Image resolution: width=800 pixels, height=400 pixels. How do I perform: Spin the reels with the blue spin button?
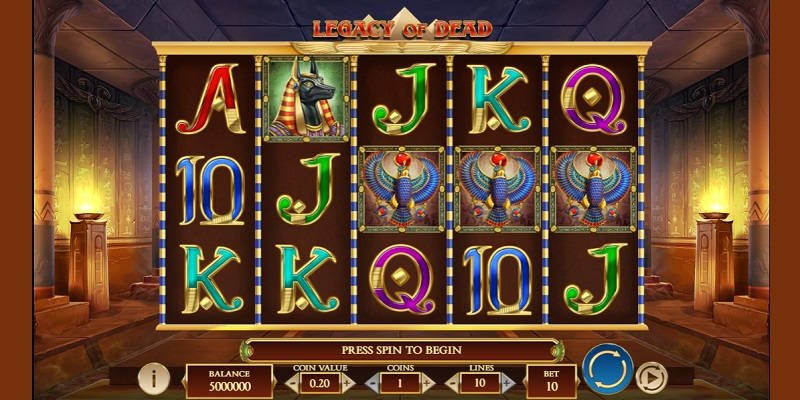(x=607, y=369)
